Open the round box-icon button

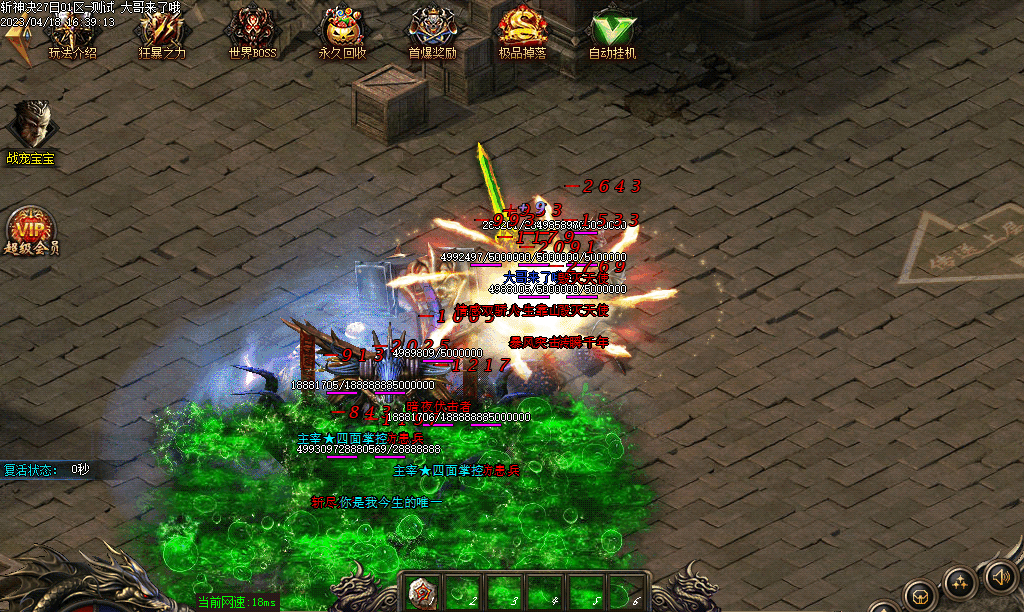(x=918, y=596)
